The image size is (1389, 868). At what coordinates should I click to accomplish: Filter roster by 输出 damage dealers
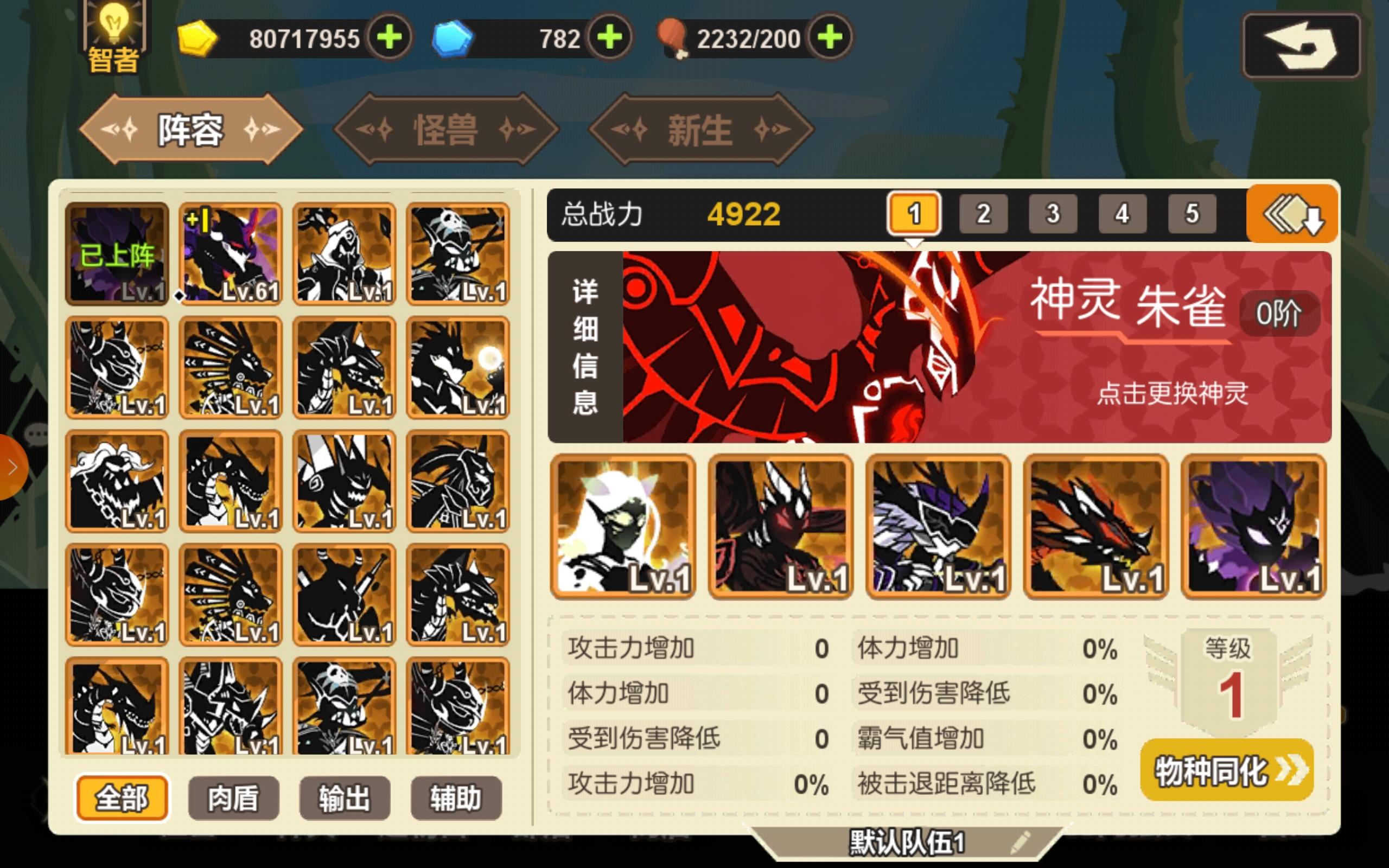(345, 798)
